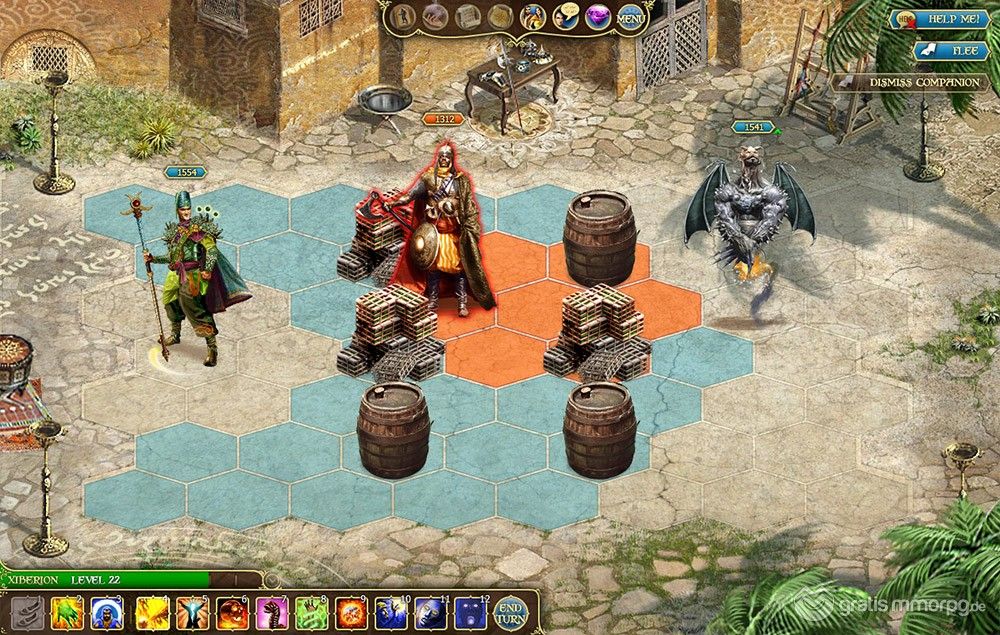The height and width of the screenshot is (635, 1000).
Task: Cast the green claw ability in slot 2
Action: (67, 612)
